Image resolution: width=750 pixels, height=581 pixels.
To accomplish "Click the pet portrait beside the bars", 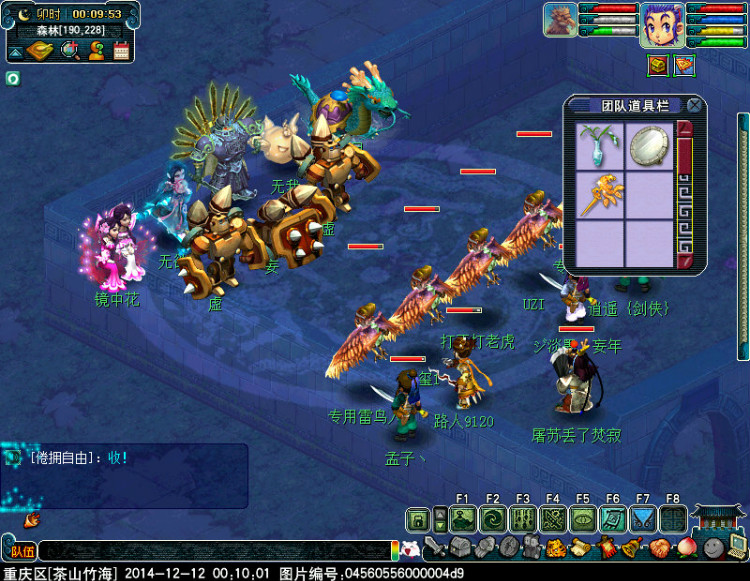I will pos(560,20).
